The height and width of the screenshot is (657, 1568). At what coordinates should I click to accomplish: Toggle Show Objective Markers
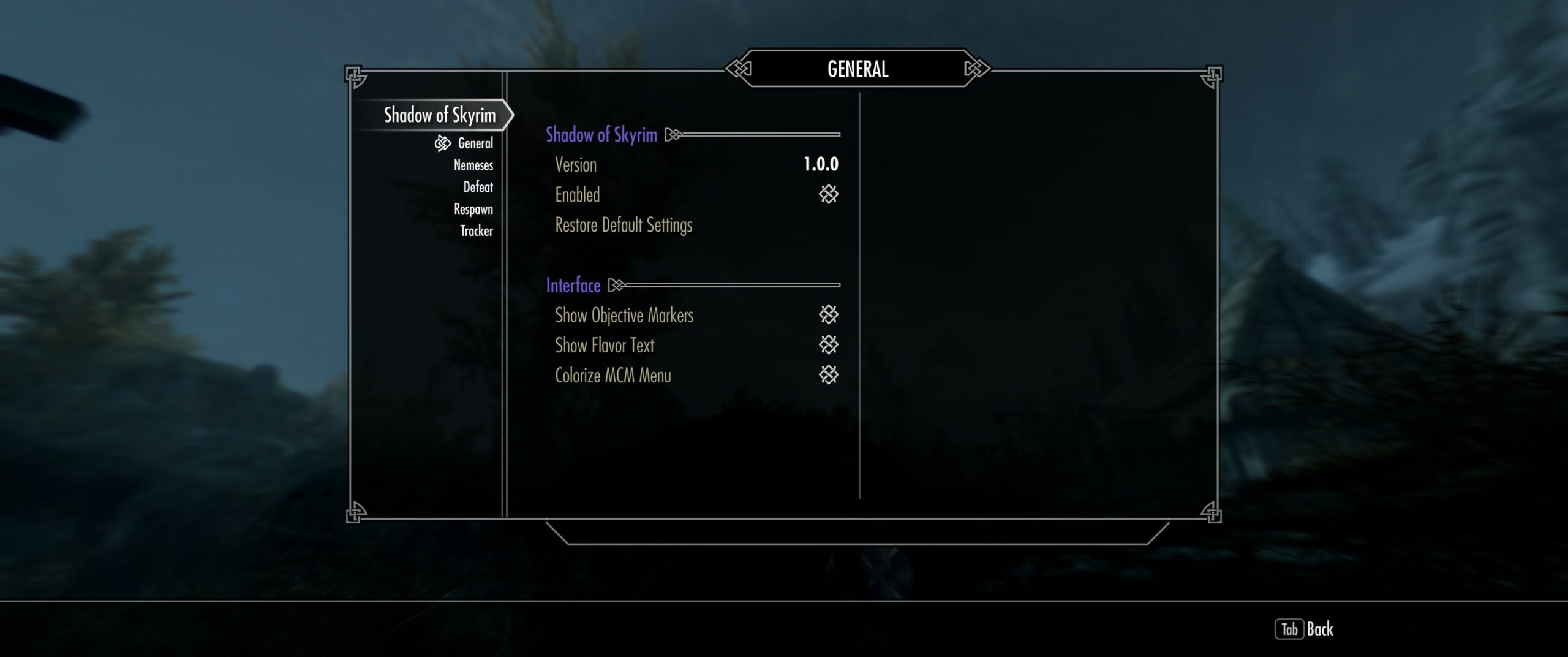[x=828, y=315]
